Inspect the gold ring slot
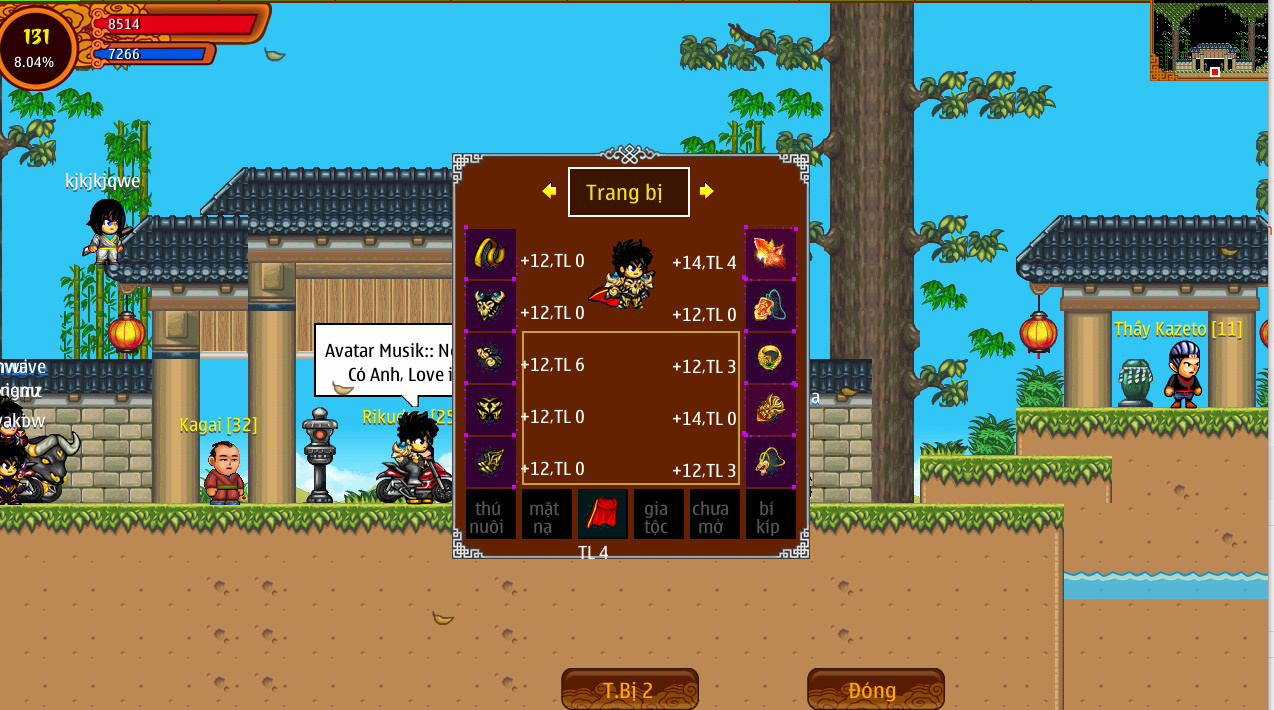The height and width of the screenshot is (710, 1274). pos(771,358)
